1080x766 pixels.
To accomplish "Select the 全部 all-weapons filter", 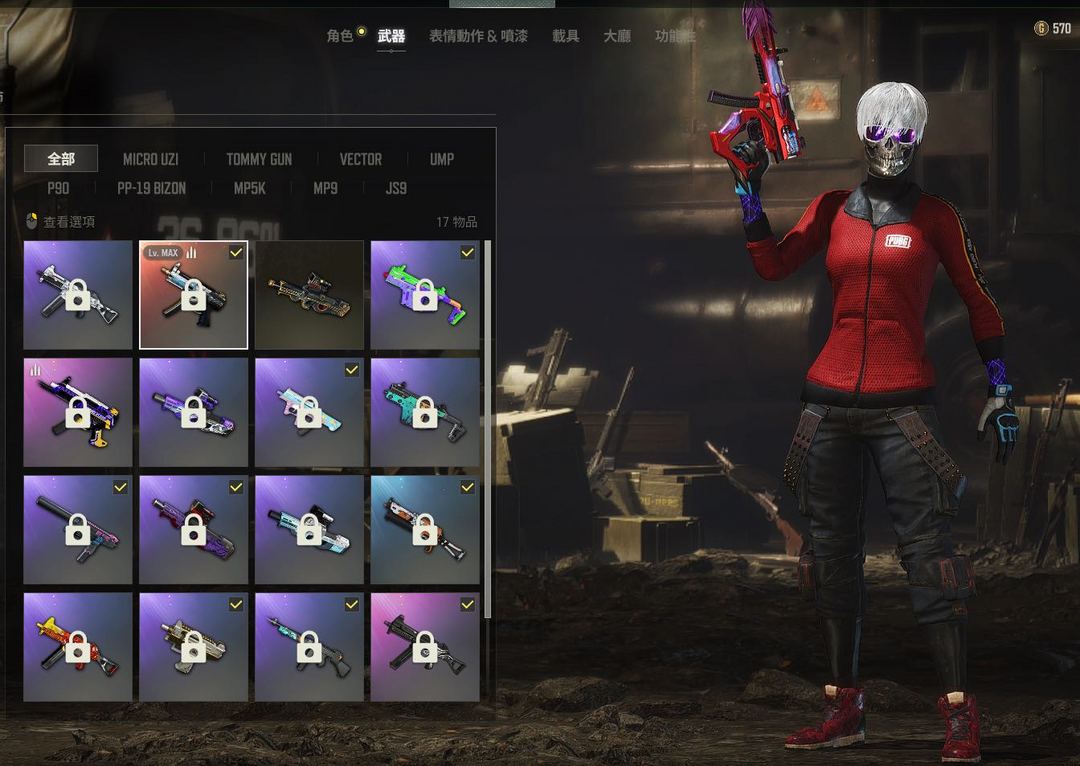I will pos(61,159).
